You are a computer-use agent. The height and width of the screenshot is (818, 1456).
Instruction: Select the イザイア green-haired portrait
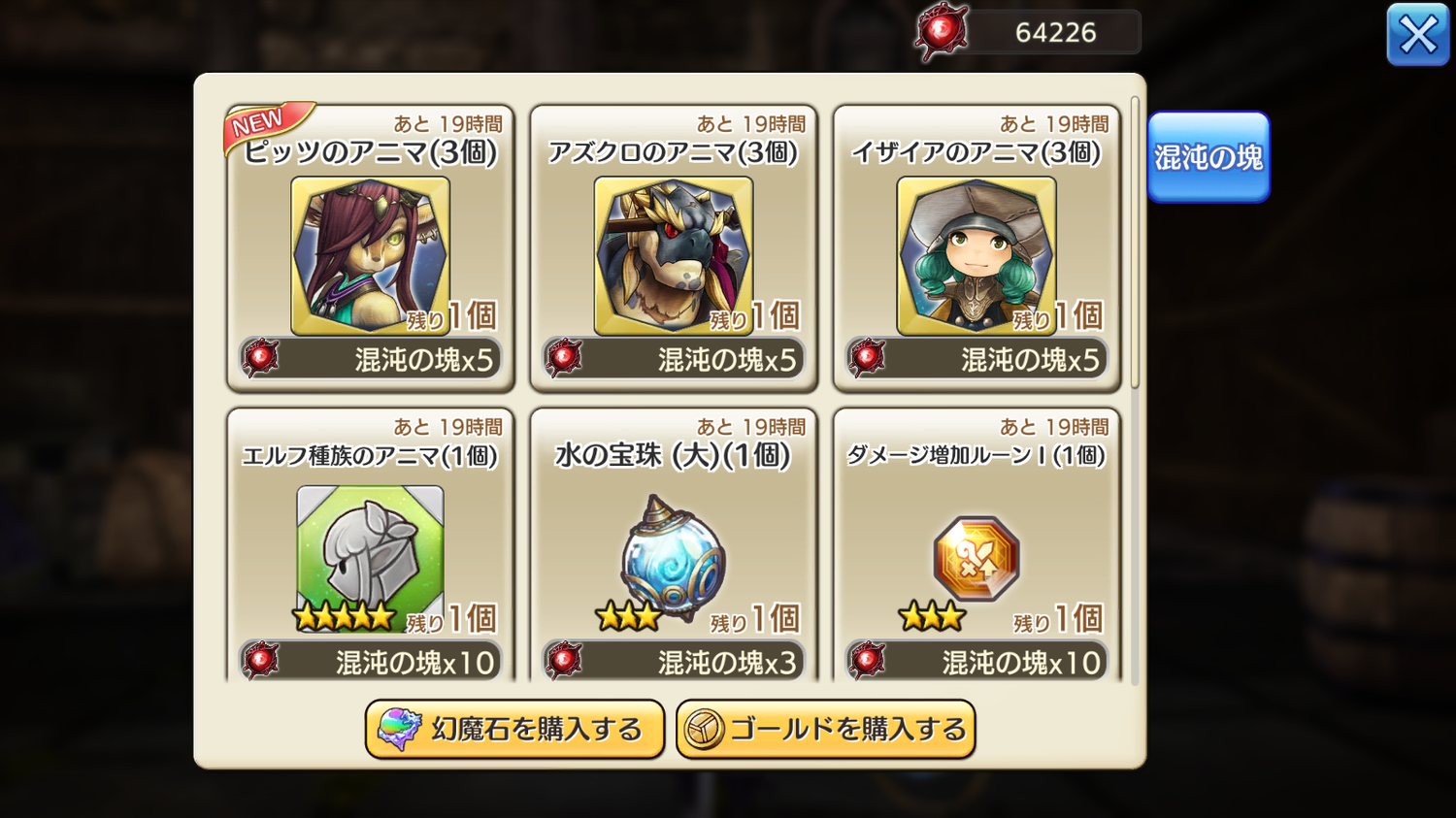coord(976,255)
